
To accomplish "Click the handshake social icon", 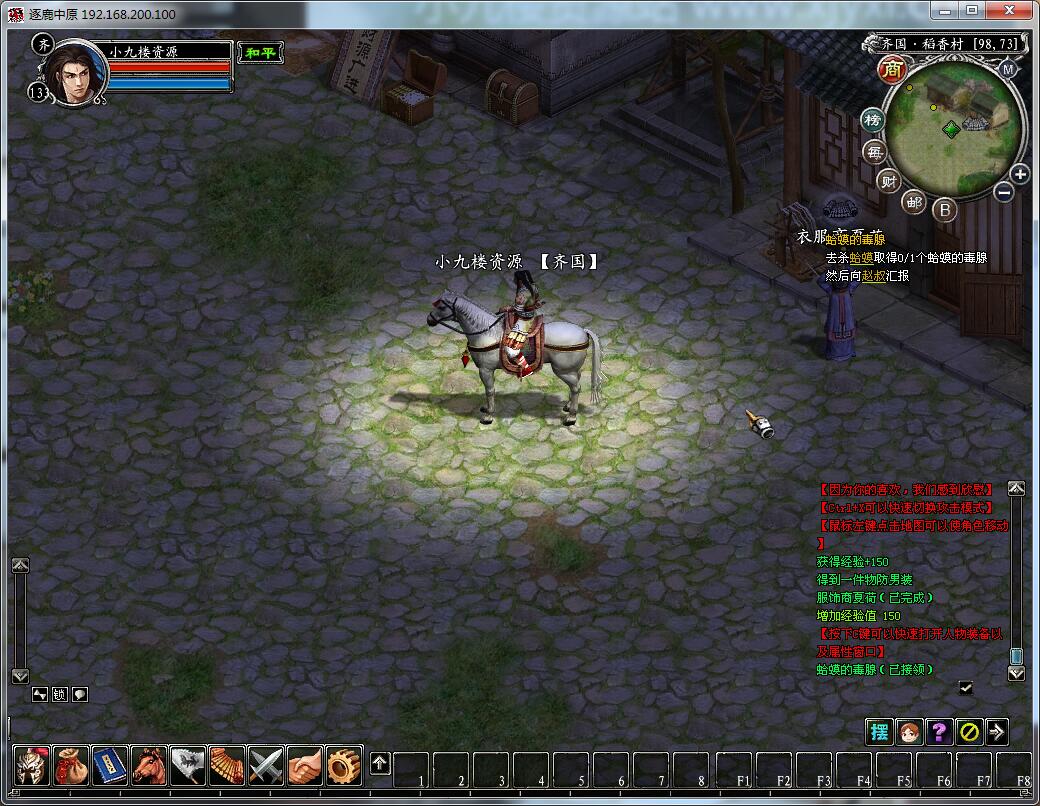I will coord(305,765).
